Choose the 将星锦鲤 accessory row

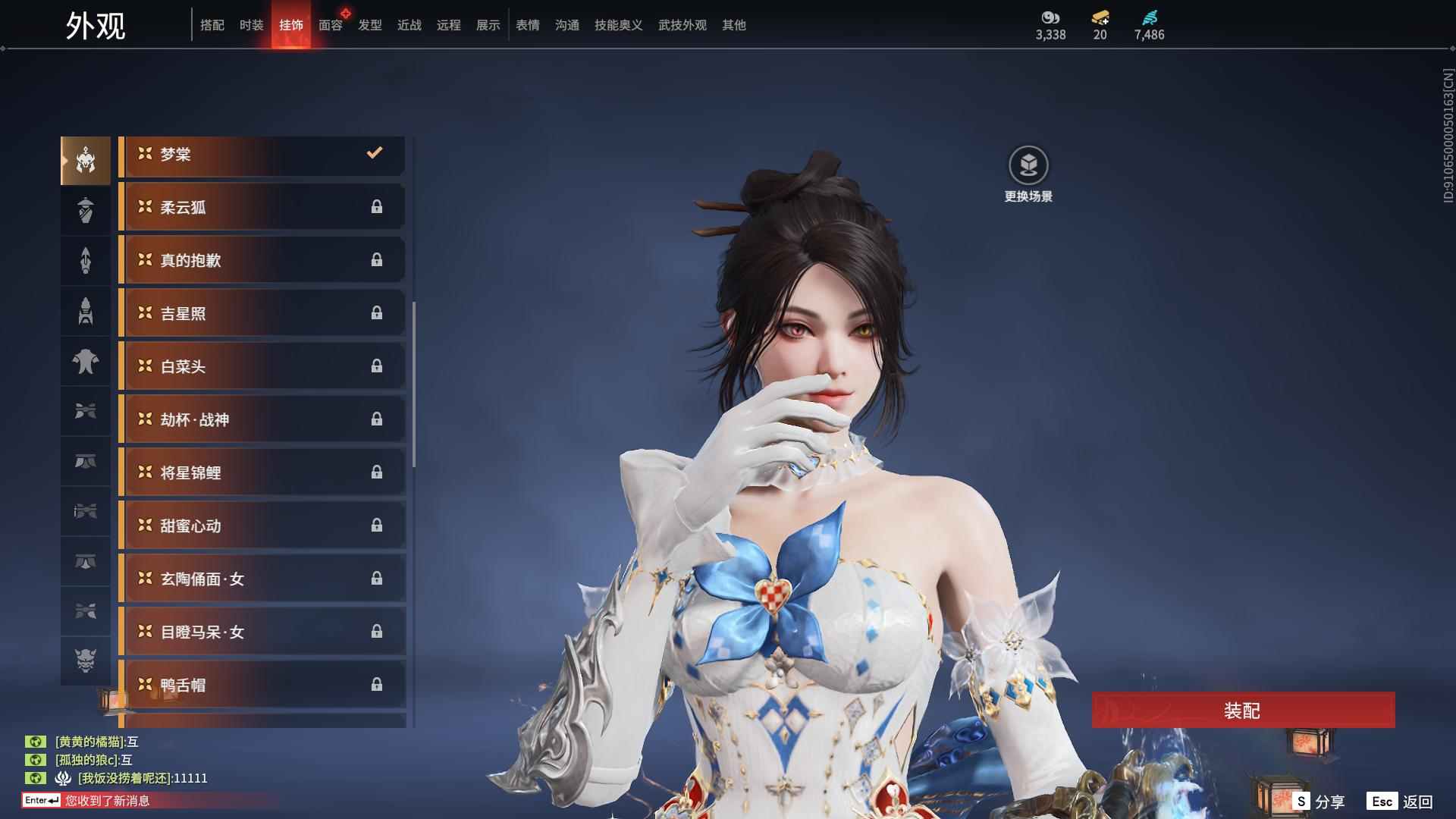tap(262, 473)
